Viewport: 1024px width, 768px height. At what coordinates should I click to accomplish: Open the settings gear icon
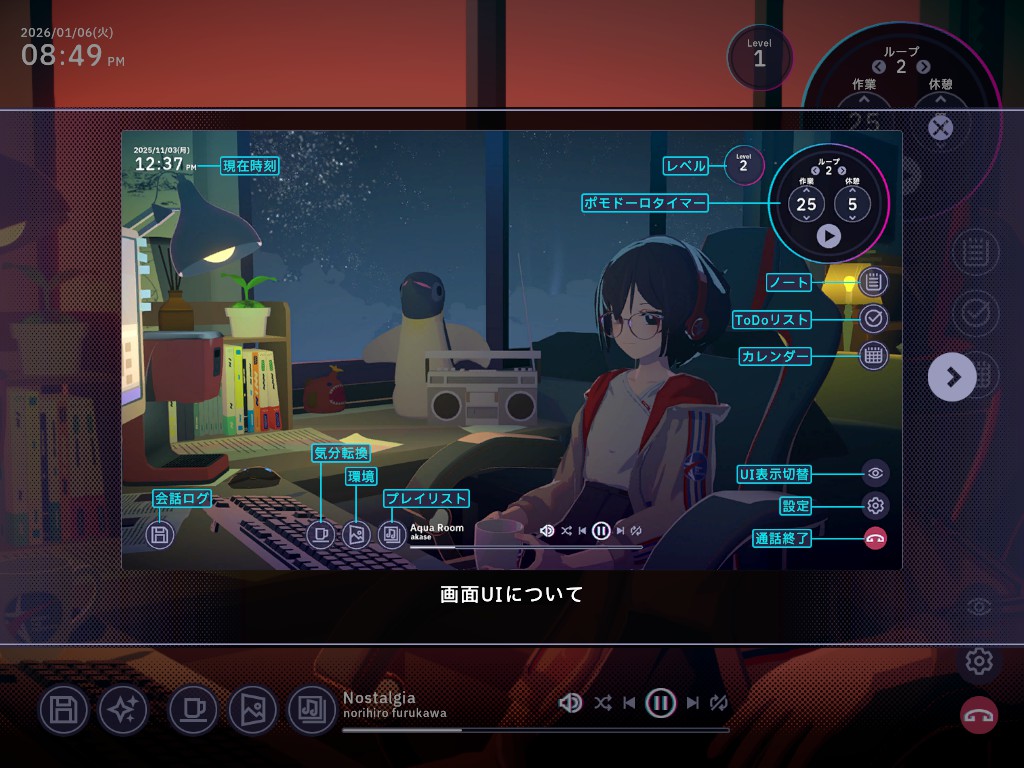[979, 661]
